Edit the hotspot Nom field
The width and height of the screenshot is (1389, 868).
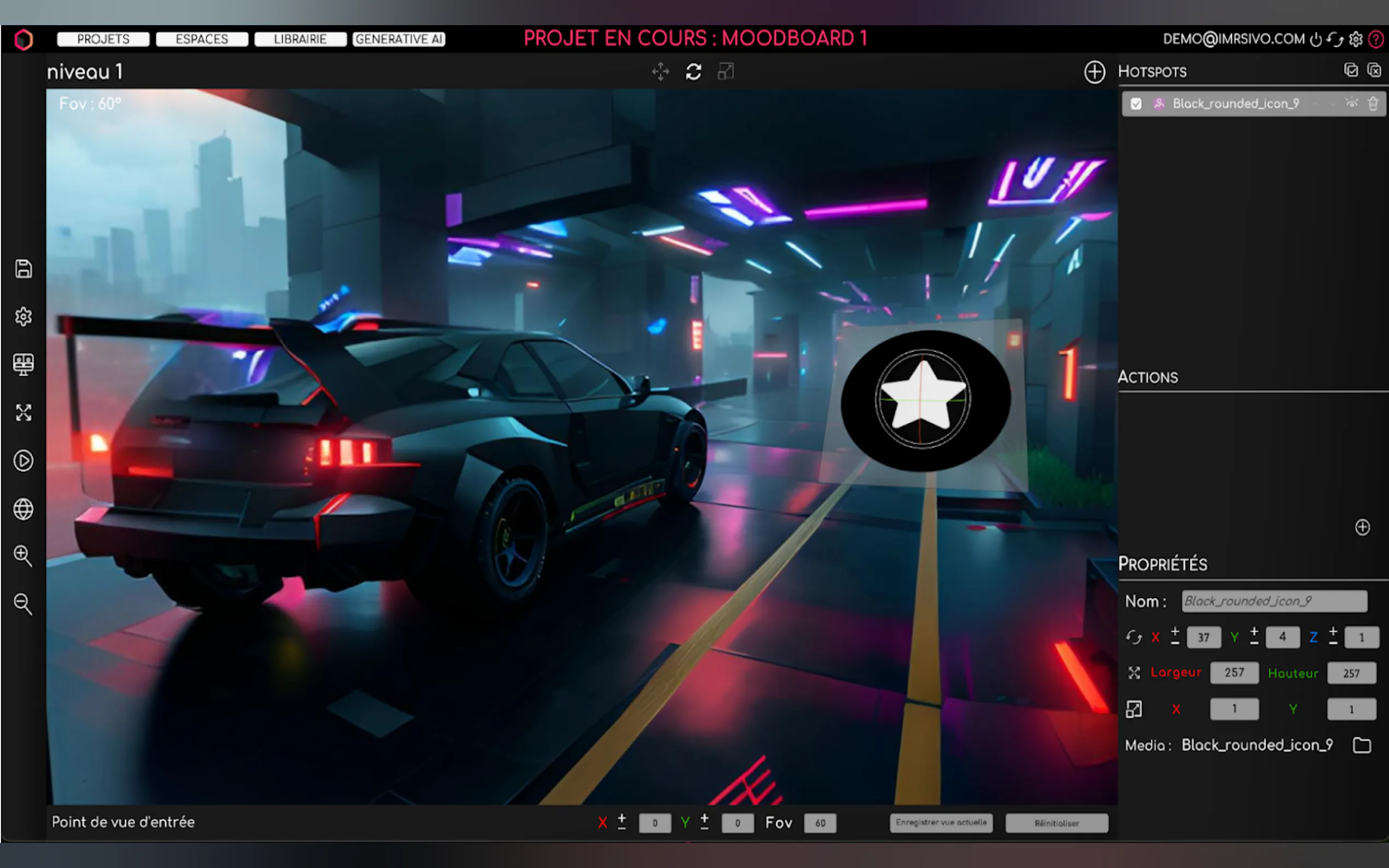pyautogui.click(x=1274, y=601)
